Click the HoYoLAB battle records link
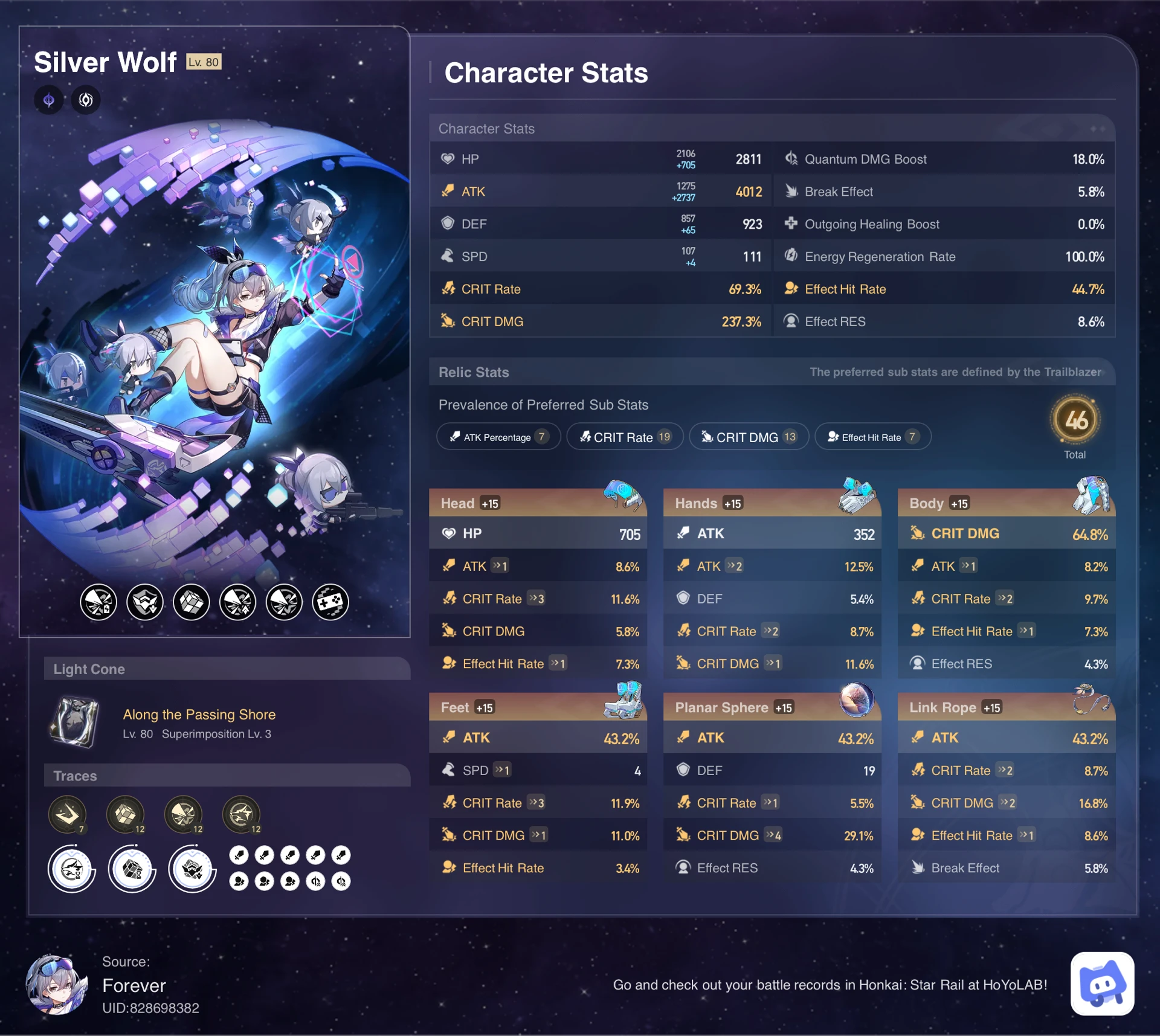The width and height of the screenshot is (1160, 1036). (831, 985)
